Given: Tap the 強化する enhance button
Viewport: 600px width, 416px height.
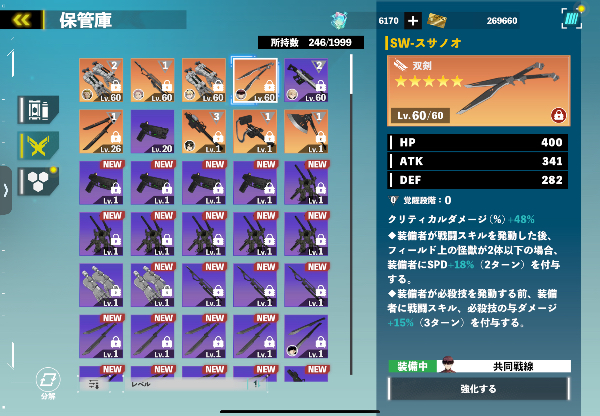Looking at the screenshot, I should point(478,388).
